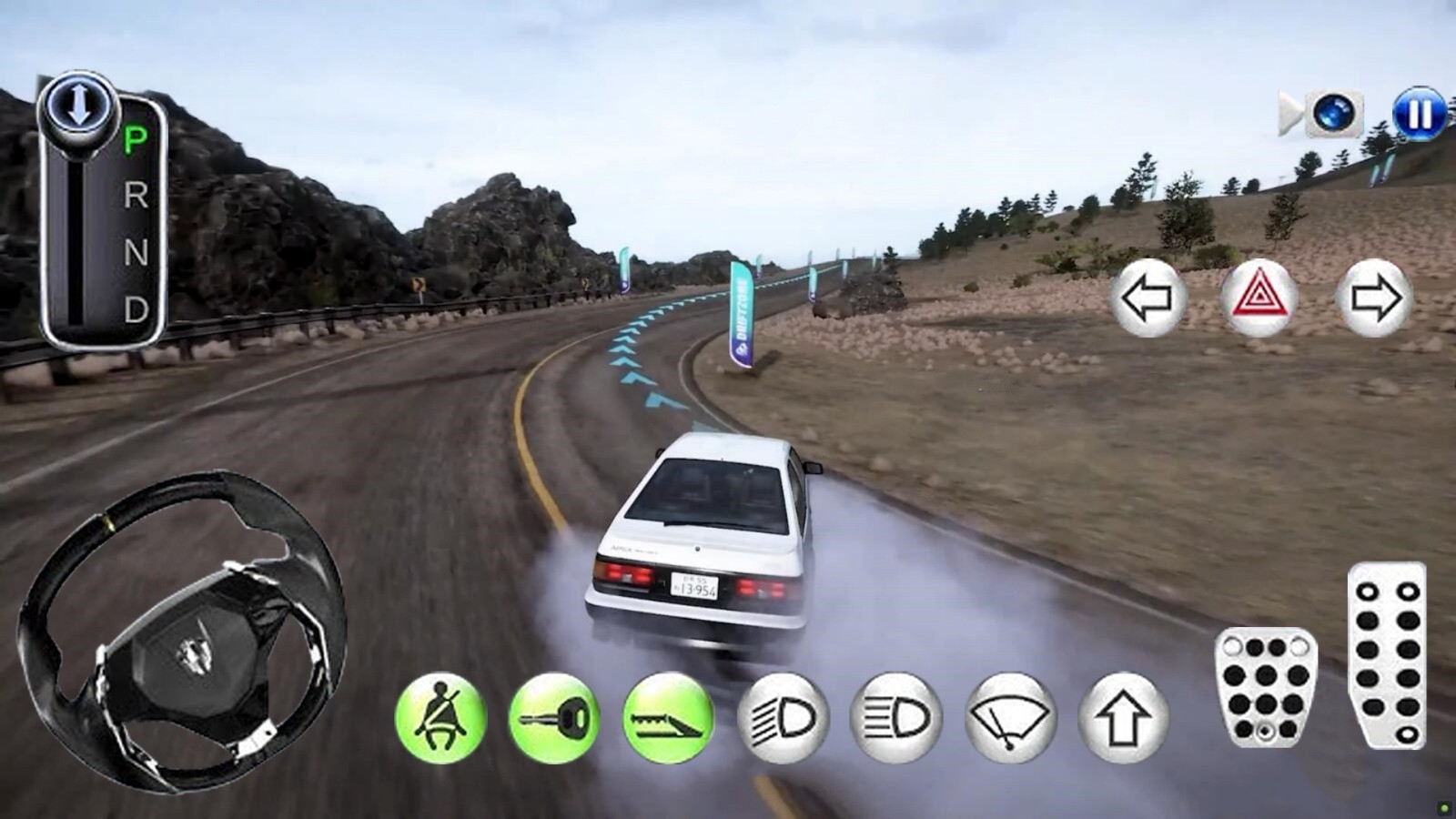
Task: Shift gear into D for drive
Action: [x=136, y=309]
